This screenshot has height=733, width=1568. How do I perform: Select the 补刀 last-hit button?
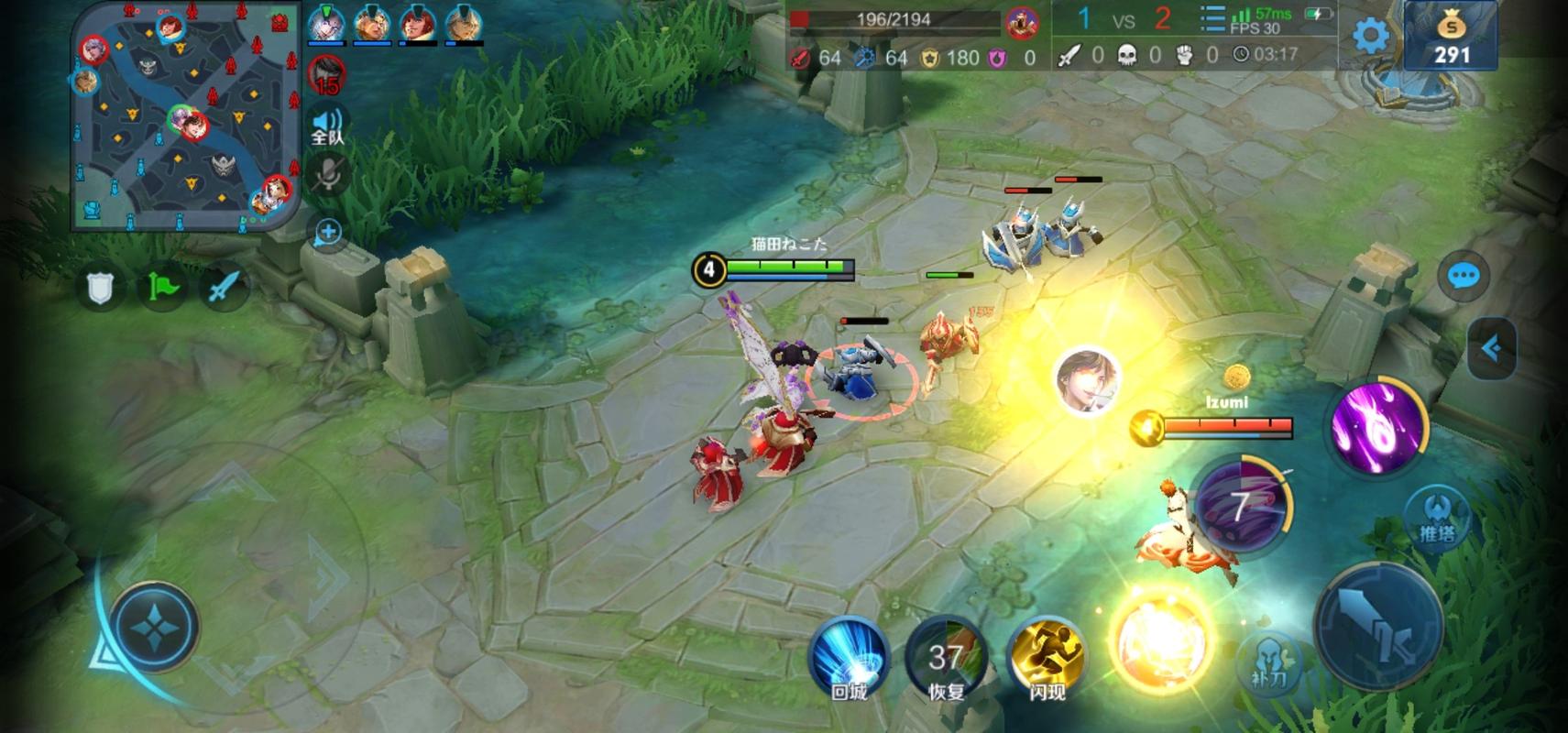pyautogui.click(x=1270, y=663)
